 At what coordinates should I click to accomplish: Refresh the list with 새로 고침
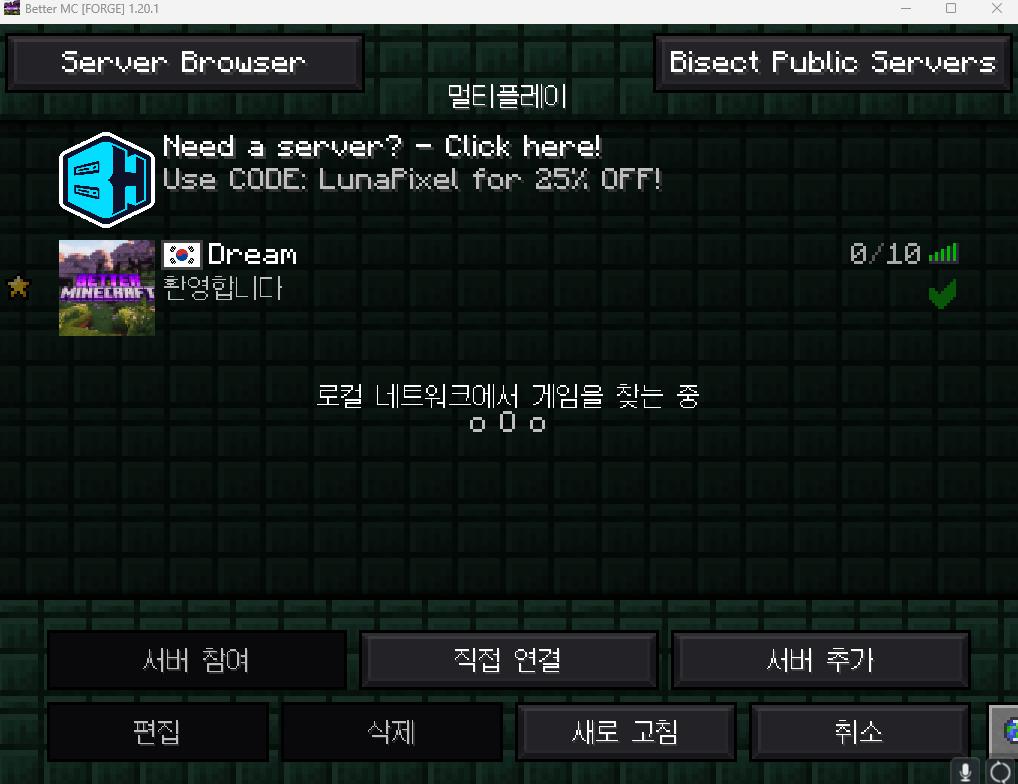625,732
